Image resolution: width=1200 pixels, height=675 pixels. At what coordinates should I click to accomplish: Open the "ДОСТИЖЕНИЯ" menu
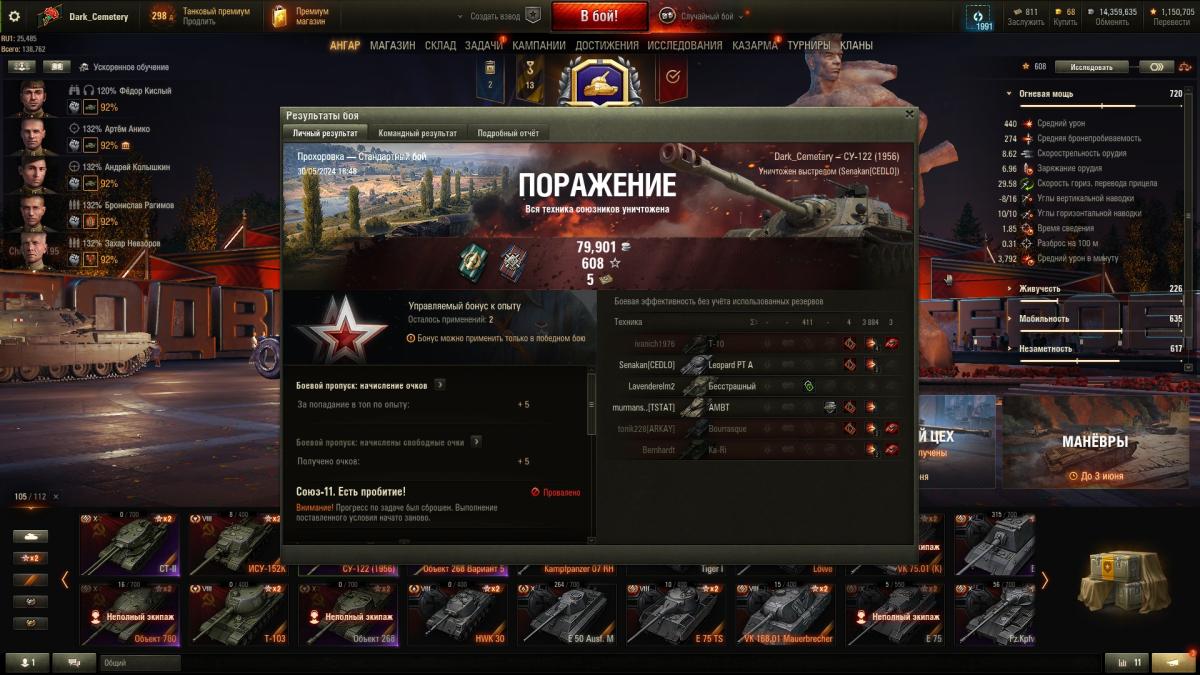click(x=606, y=45)
